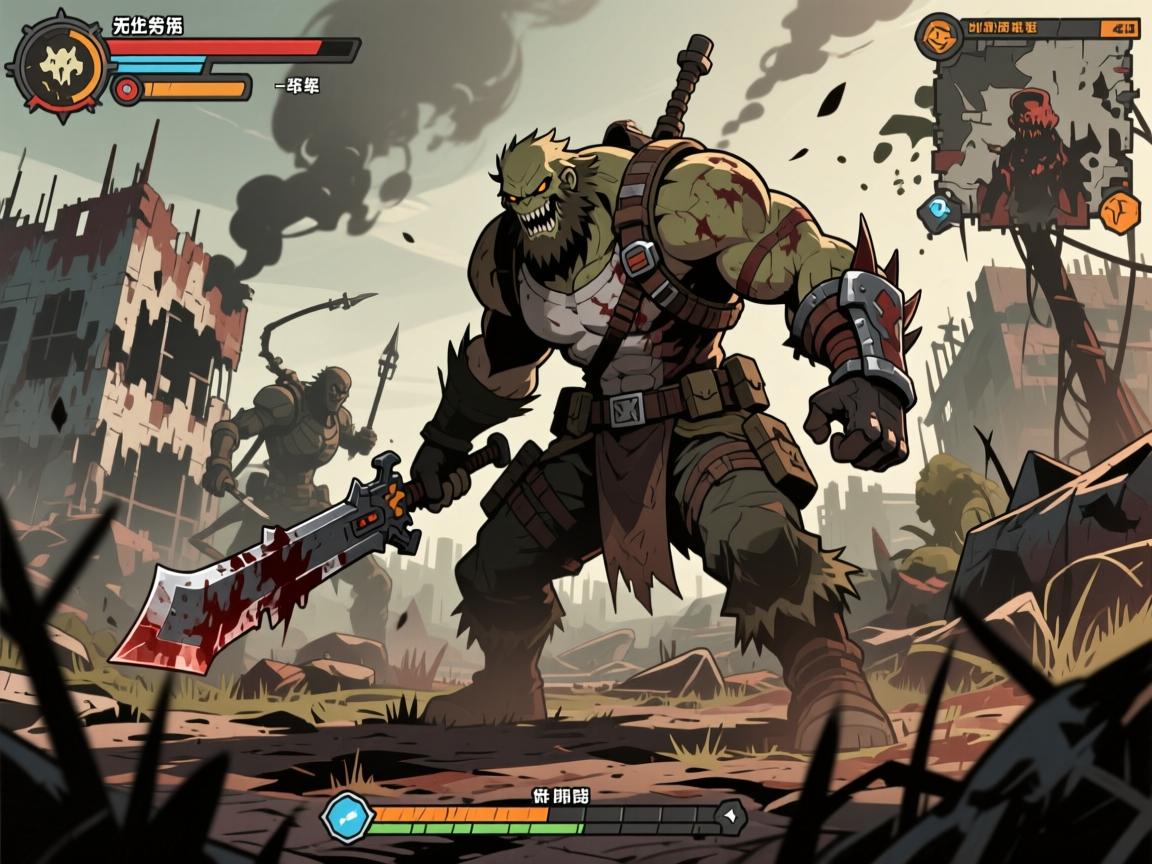This screenshot has height=864, width=1152.
Task: Select the red circular orb beside orange bar
Action: point(127,90)
